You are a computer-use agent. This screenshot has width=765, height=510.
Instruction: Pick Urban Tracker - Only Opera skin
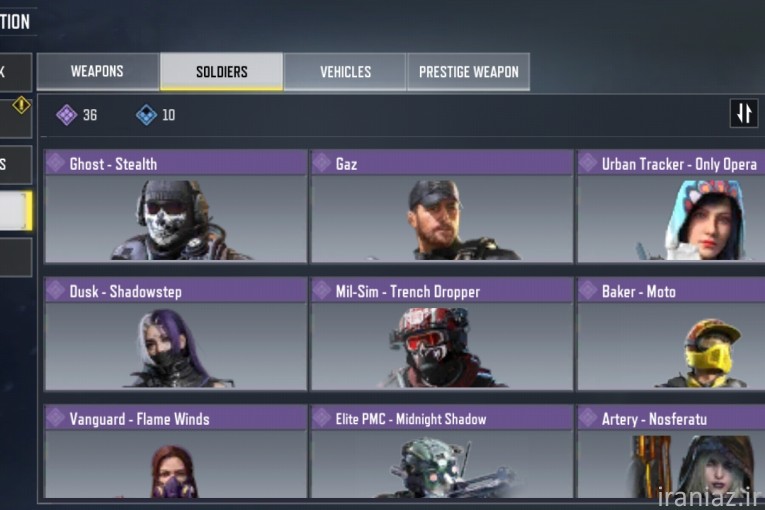671,206
